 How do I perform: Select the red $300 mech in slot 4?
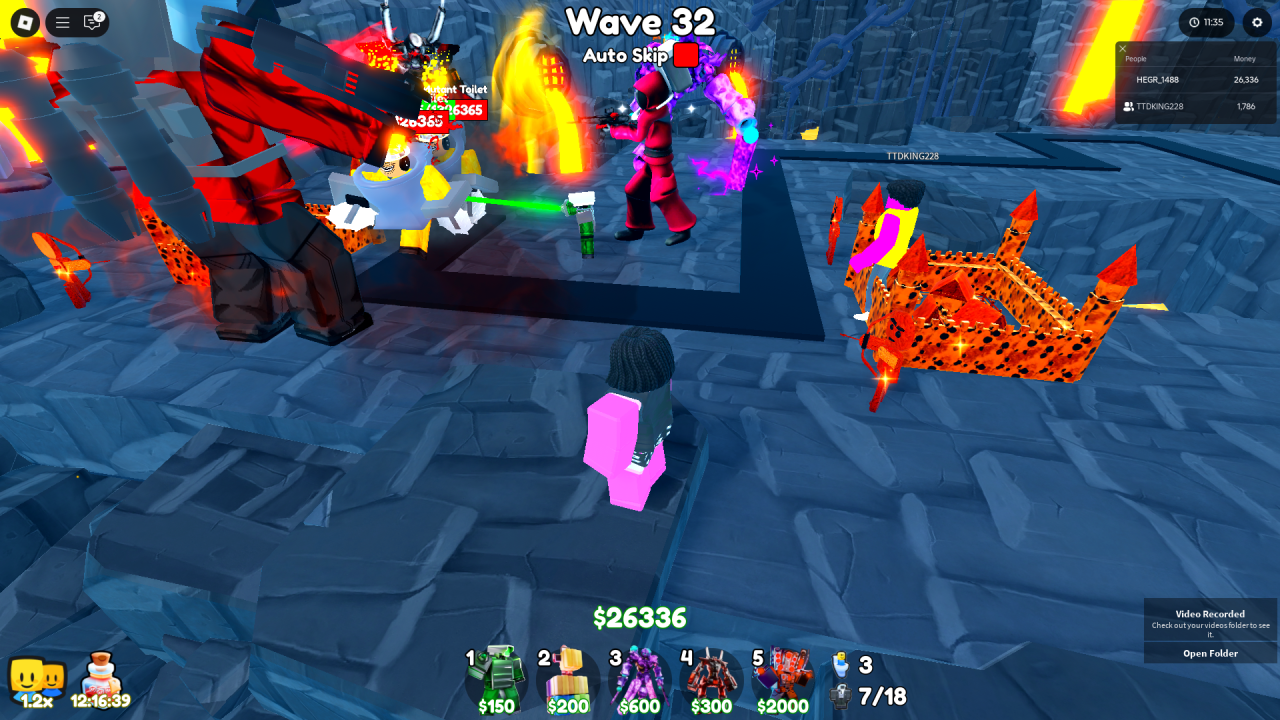pos(711,680)
